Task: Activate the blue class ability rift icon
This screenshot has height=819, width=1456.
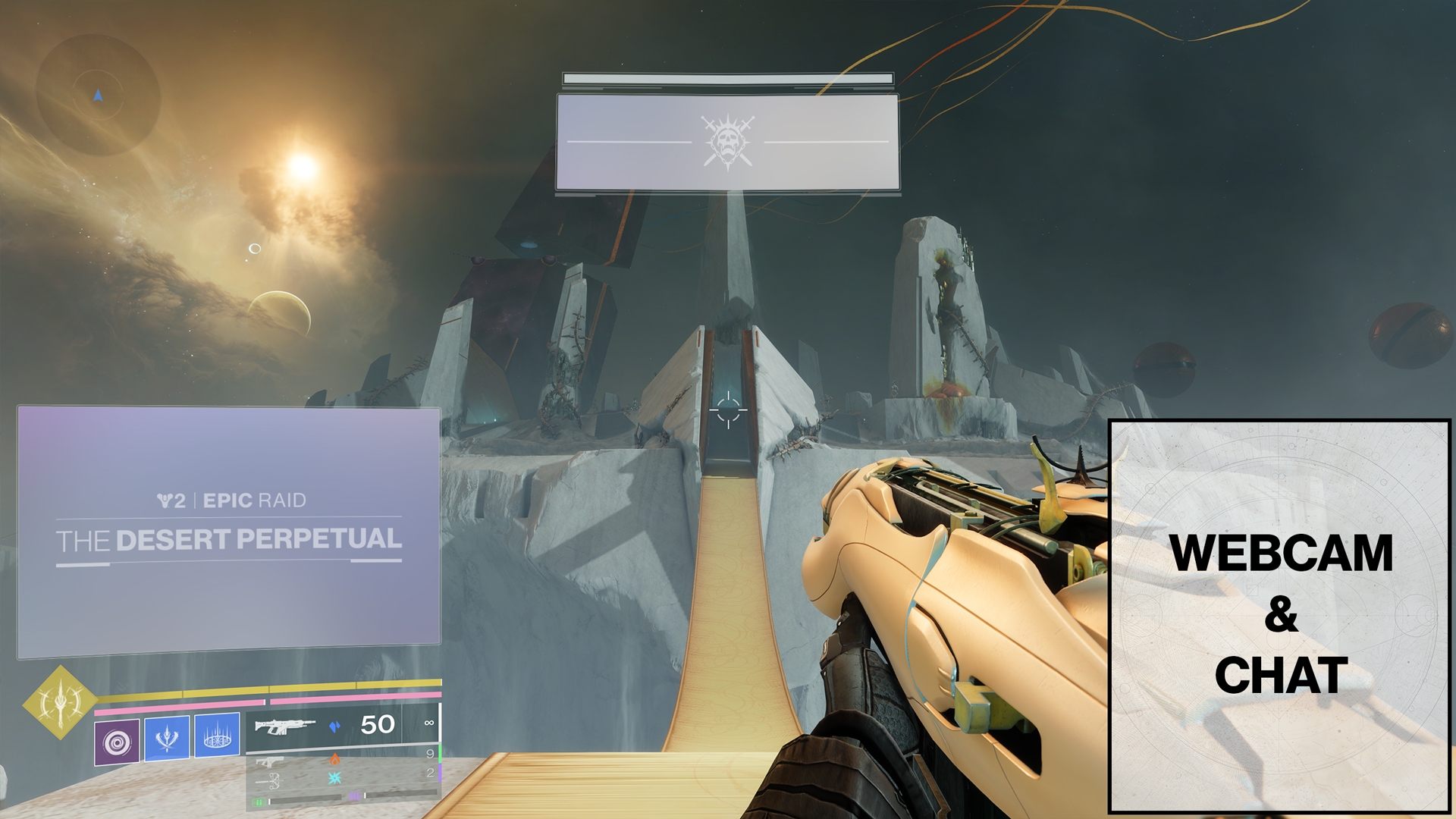Action: coord(217,735)
